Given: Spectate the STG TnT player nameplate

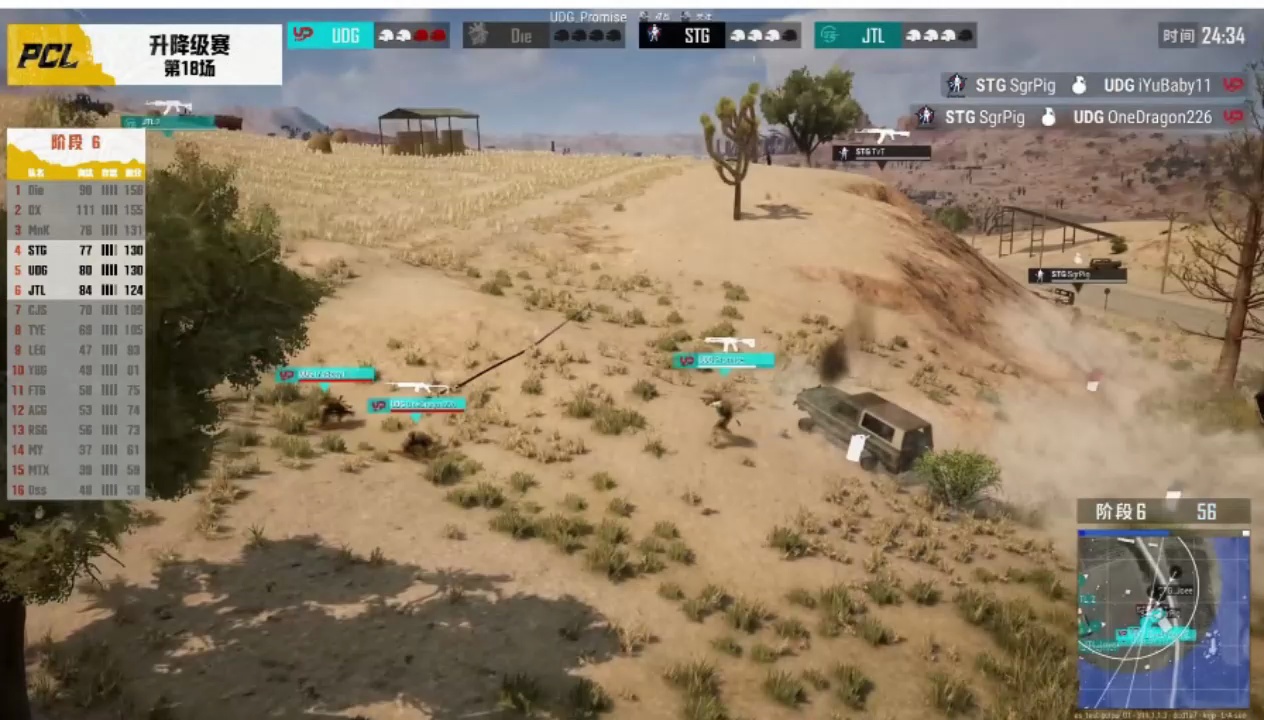Looking at the screenshot, I should coord(881,153).
